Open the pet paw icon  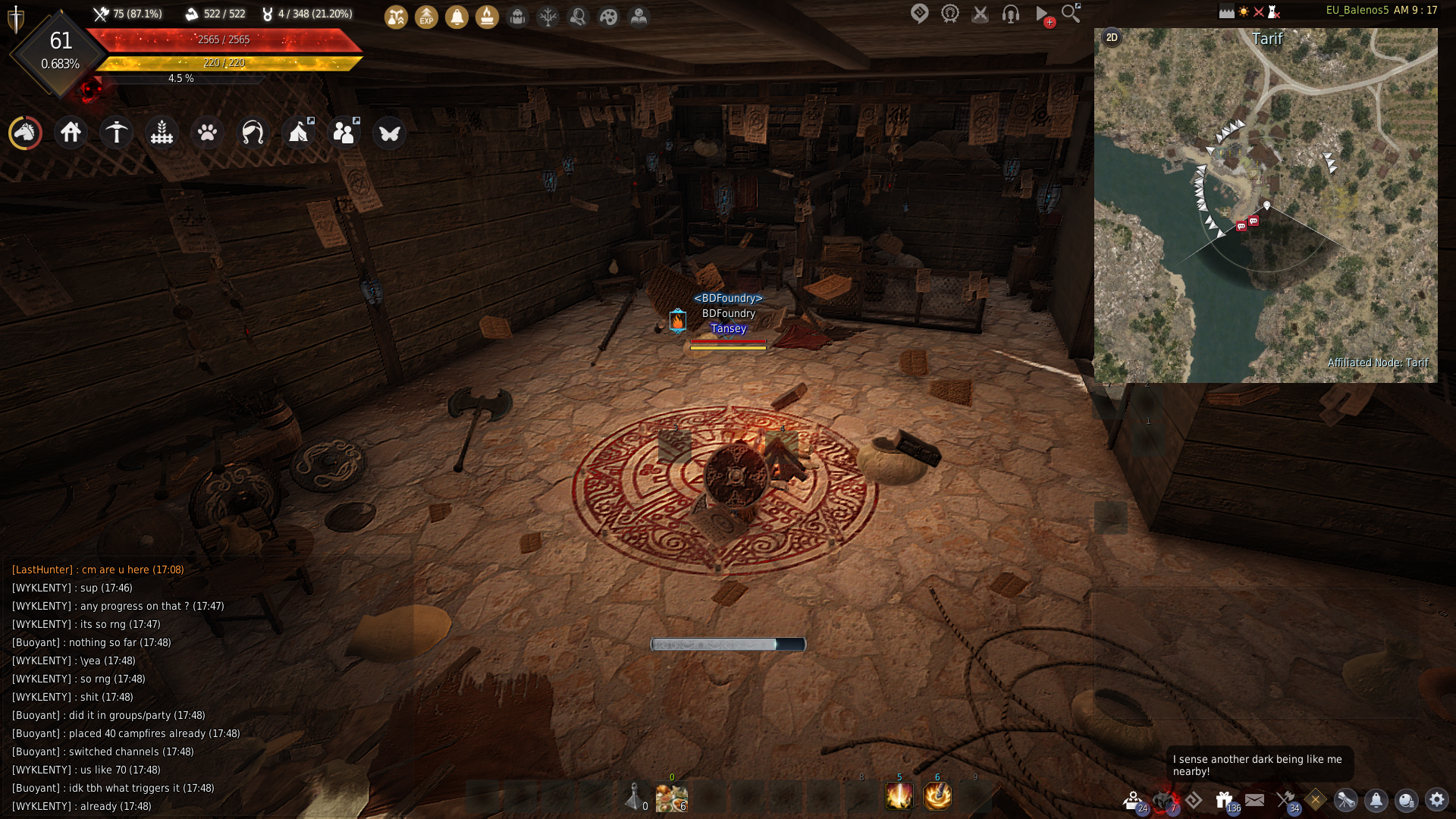(x=207, y=133)
